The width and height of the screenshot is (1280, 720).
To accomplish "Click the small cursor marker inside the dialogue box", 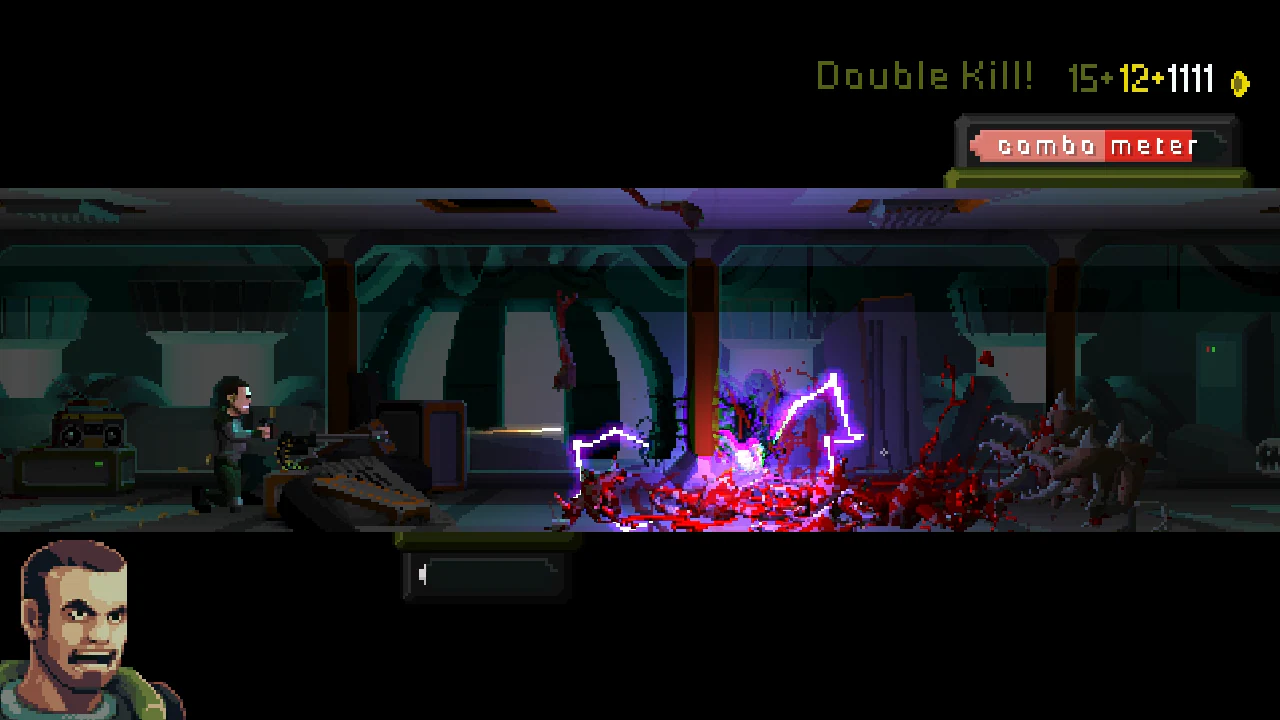I will coord(423,573).
